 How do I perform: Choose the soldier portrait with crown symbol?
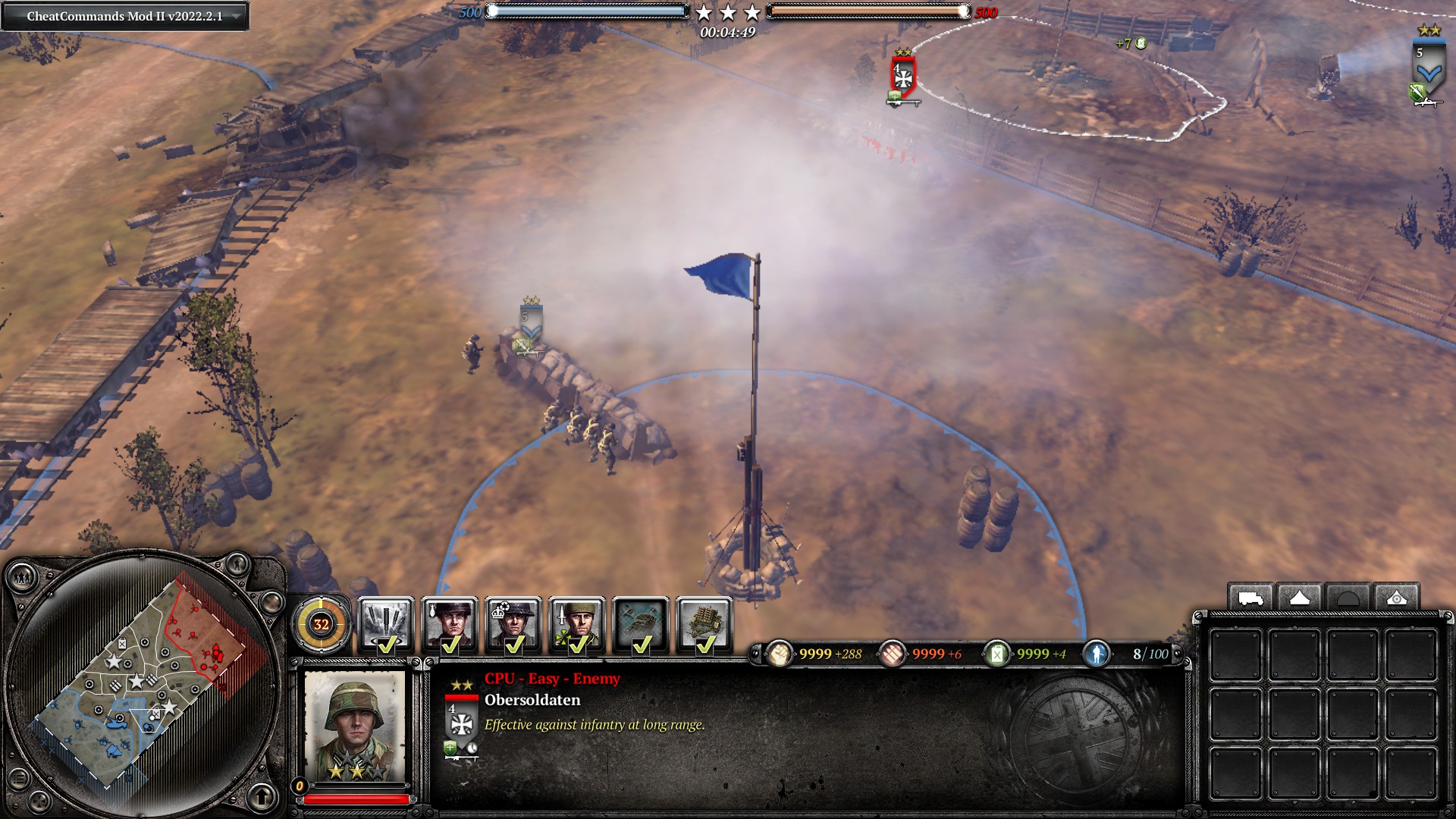513,625
